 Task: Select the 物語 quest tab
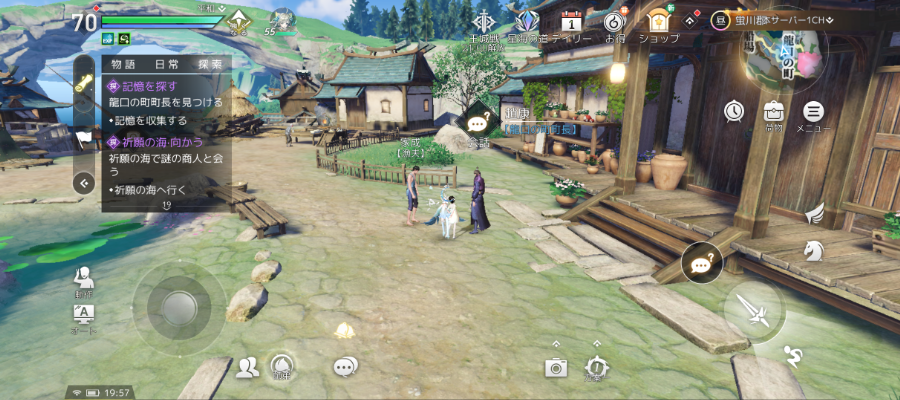(x=123, y=64)
